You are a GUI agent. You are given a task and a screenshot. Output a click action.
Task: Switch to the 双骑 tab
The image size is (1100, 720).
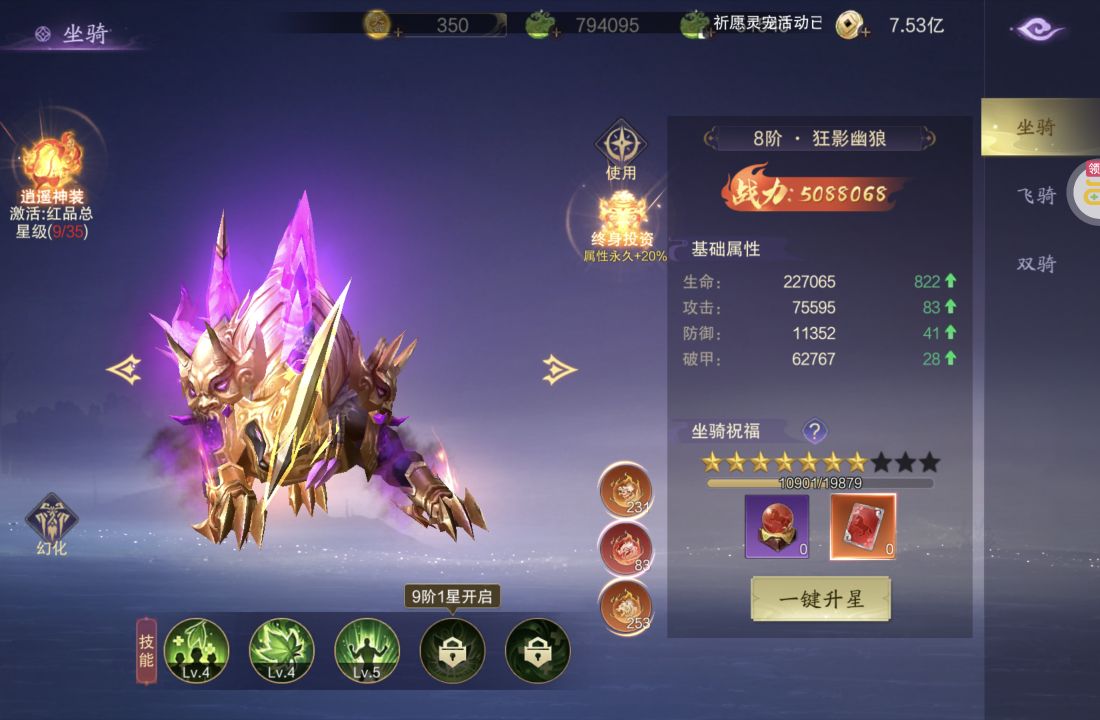pos(1036,264)
